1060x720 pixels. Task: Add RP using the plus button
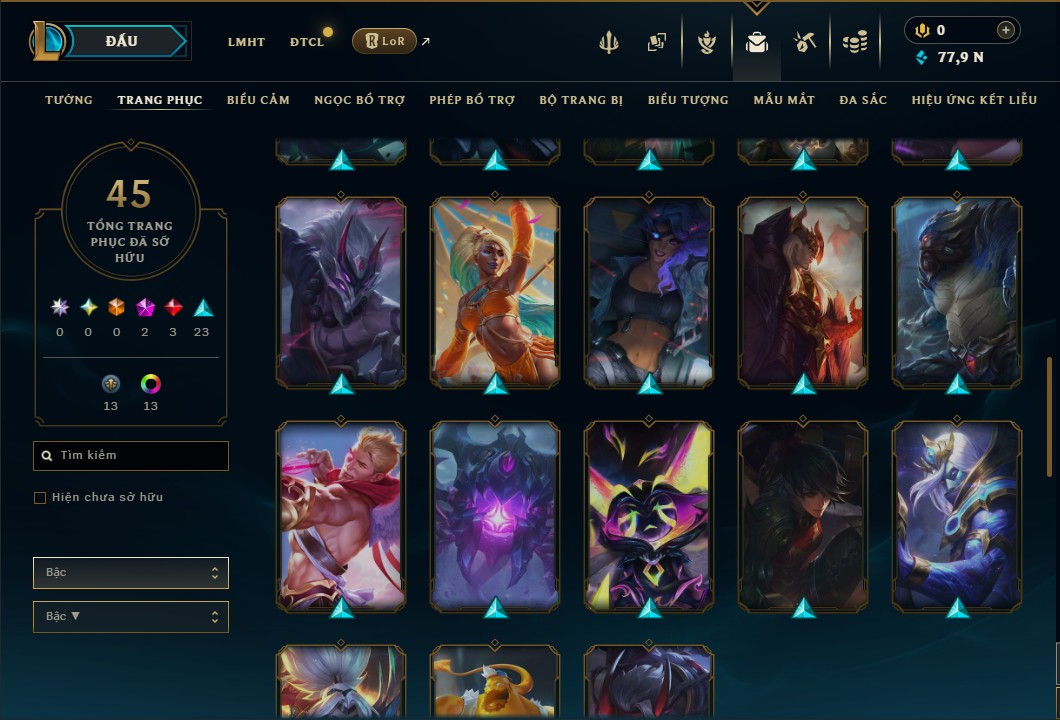coord(1006,31)
